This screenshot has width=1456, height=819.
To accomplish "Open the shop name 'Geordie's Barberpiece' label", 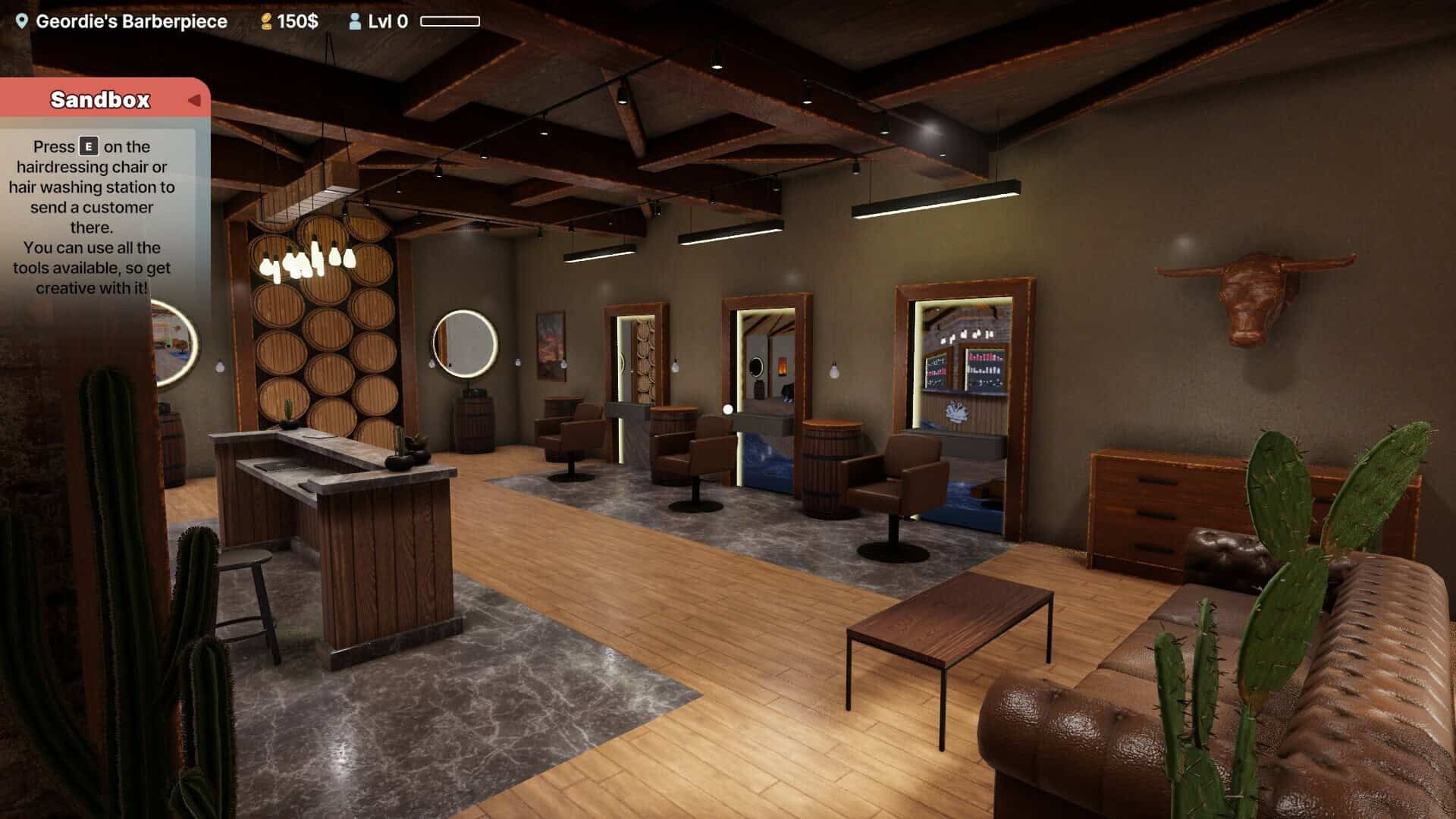I will (x=130, y=20).
